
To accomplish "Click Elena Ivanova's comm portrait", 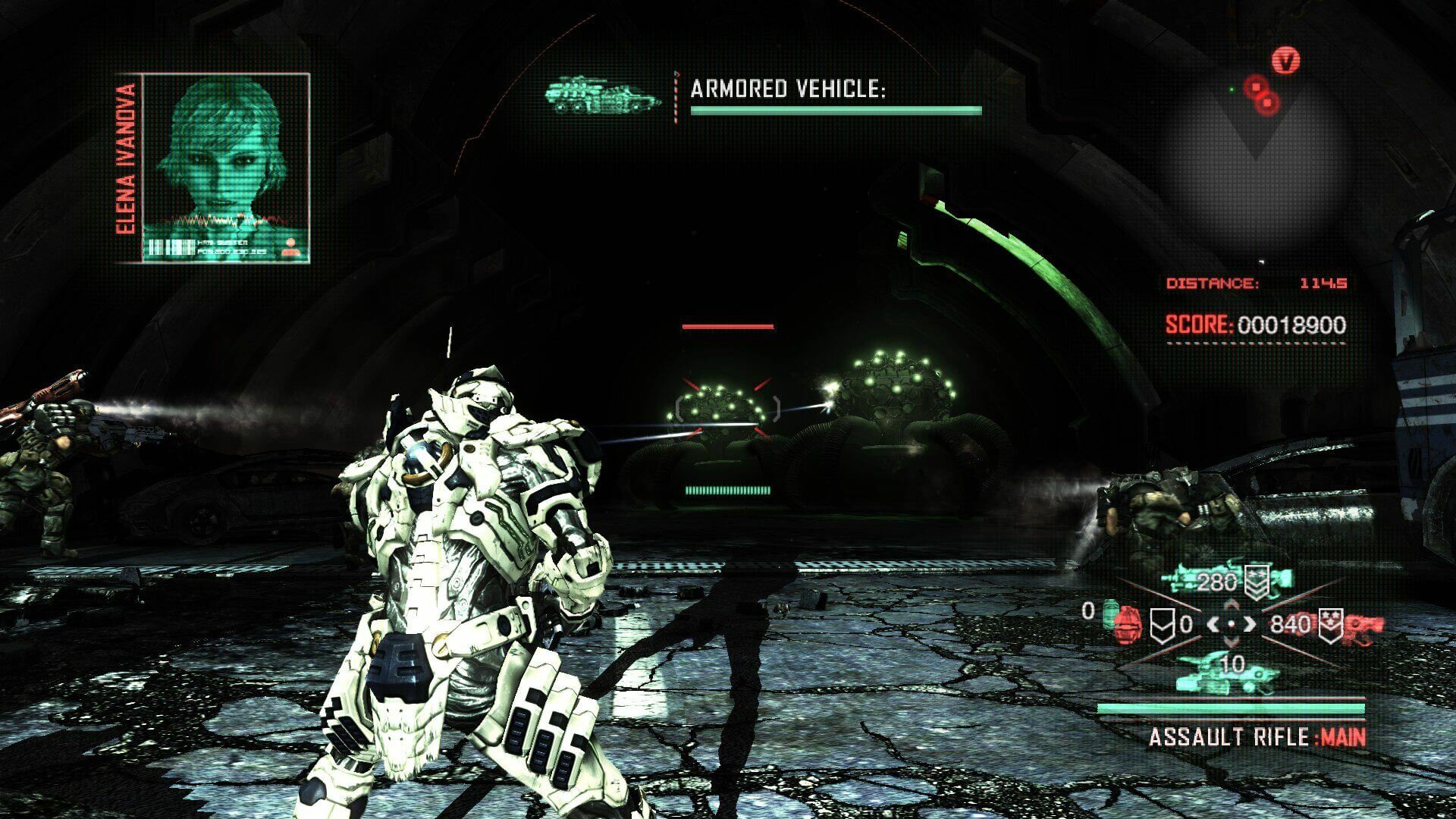I will 226,167.
